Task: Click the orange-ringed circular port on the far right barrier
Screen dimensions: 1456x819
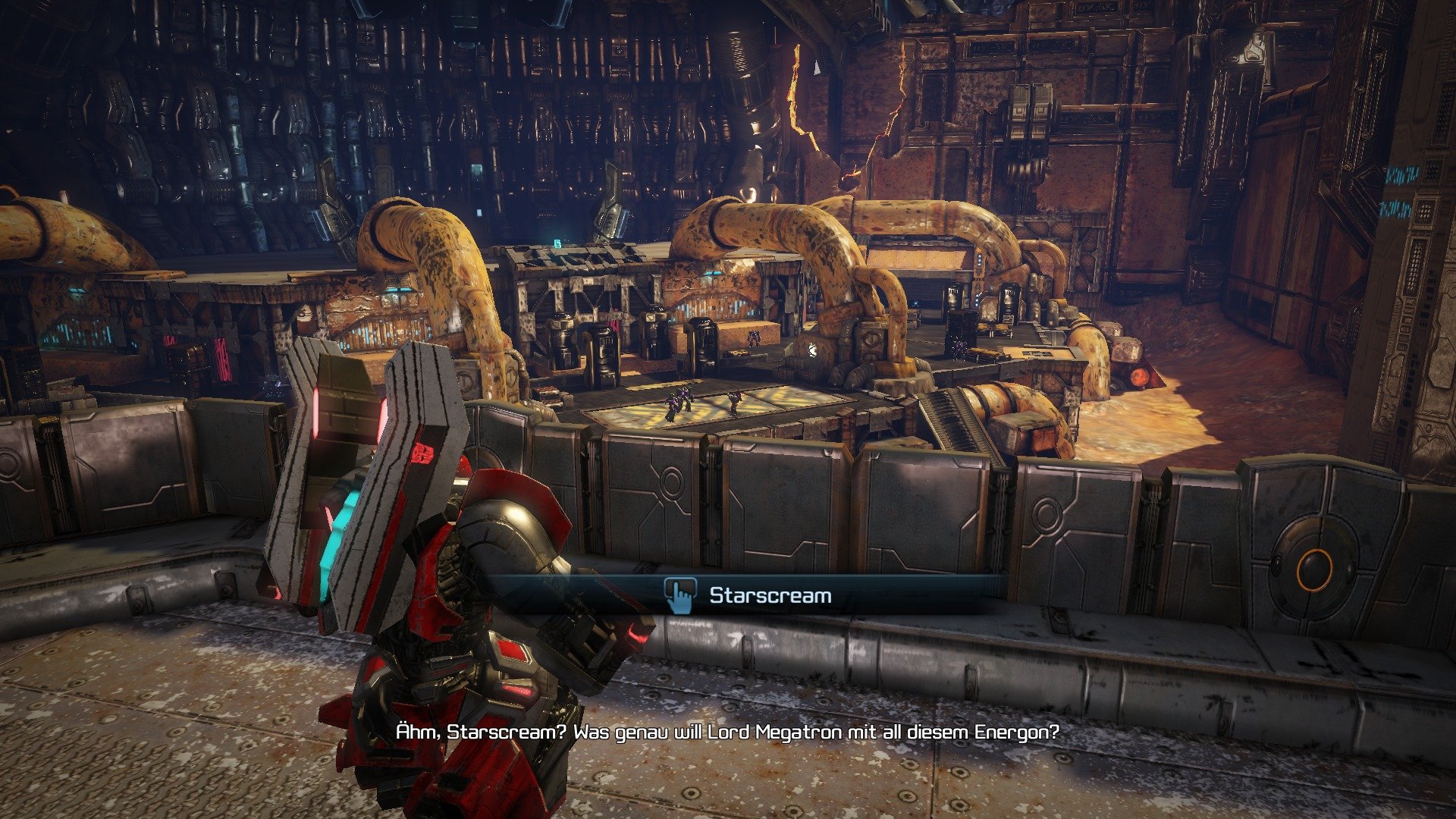Action: 1316,570
